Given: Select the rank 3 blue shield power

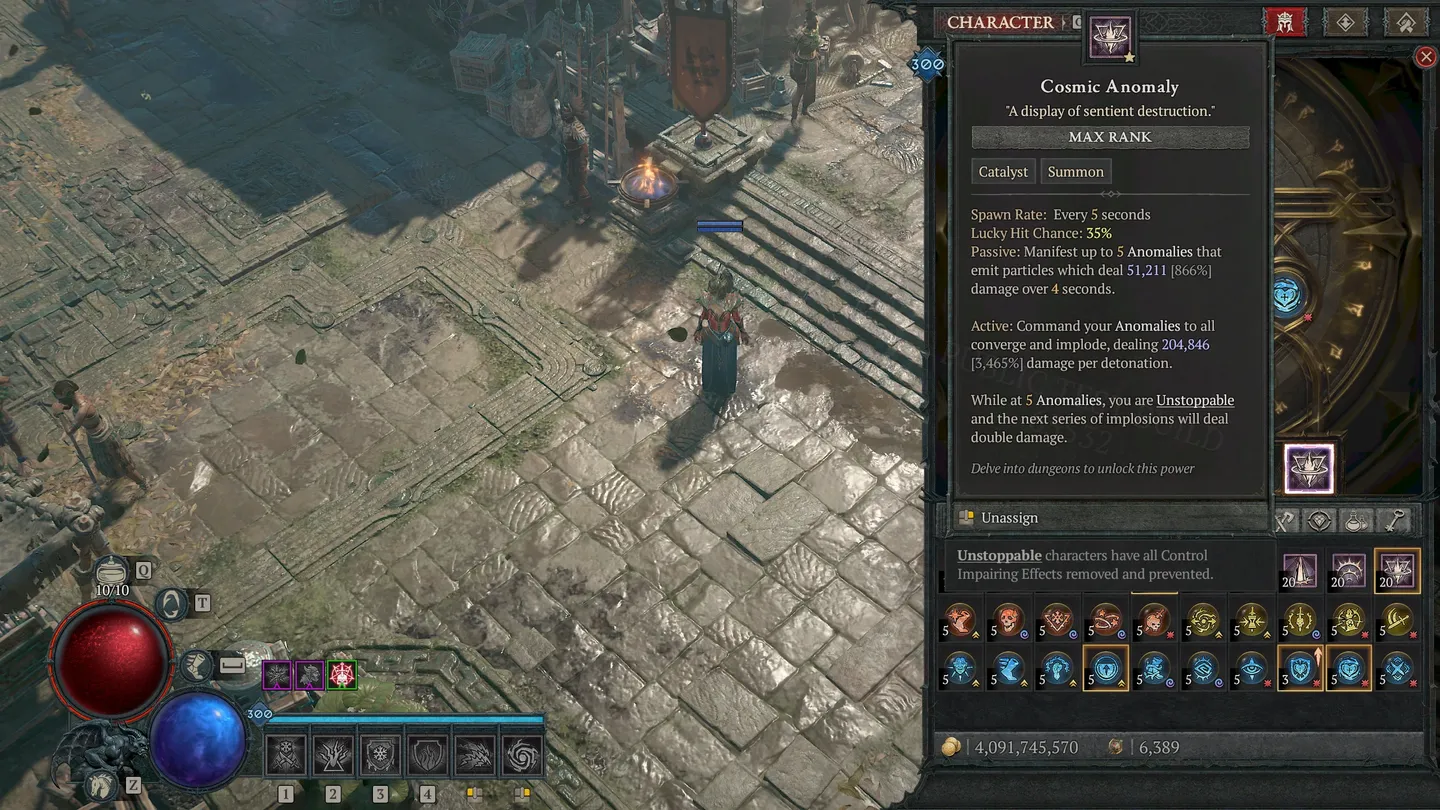Looking at the screenshot, I should [x=1300, y=669].
